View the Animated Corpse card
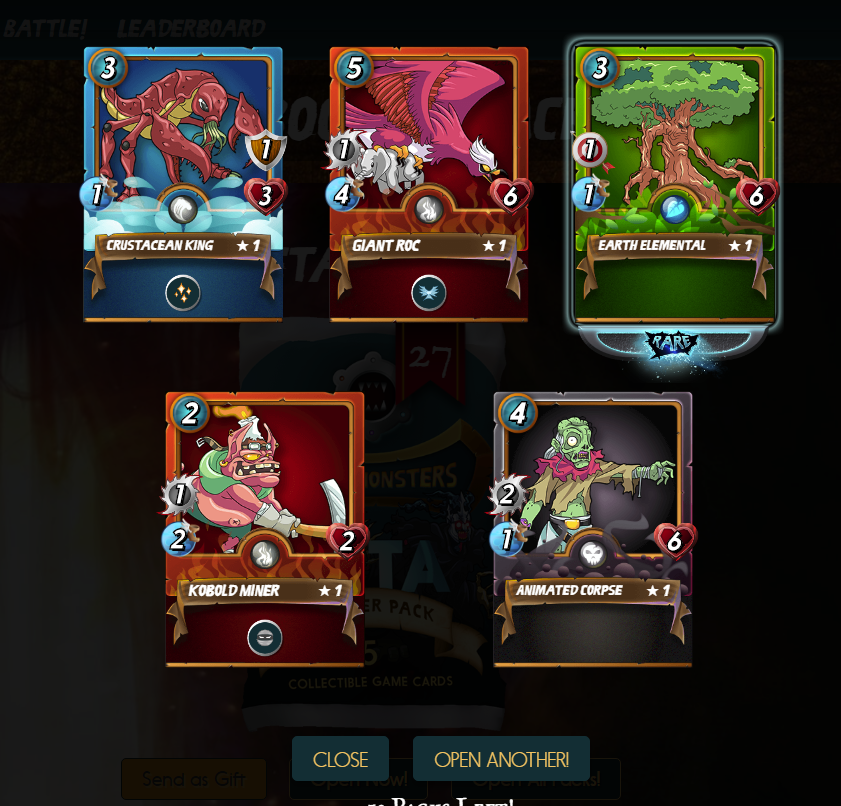 point(592,528)
